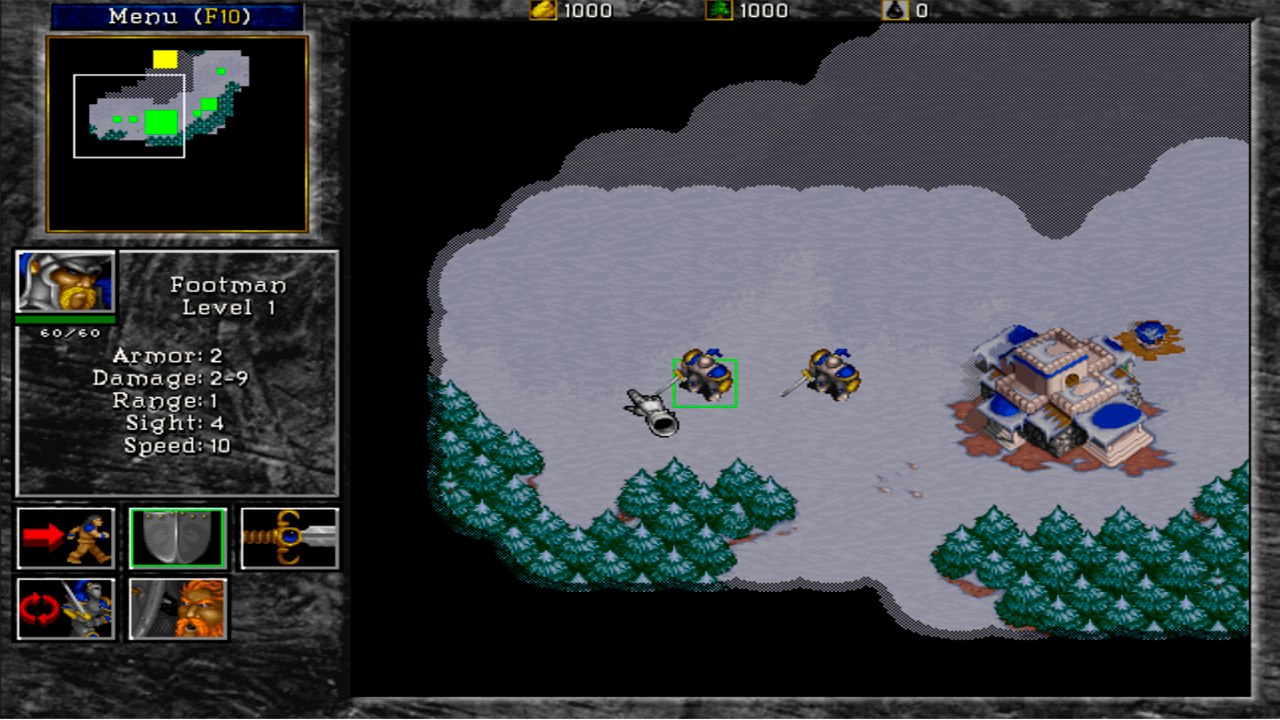The height and width of the screenshot is (720, 1280).
Task: Select the Town Hall building
Action: 1055,390
